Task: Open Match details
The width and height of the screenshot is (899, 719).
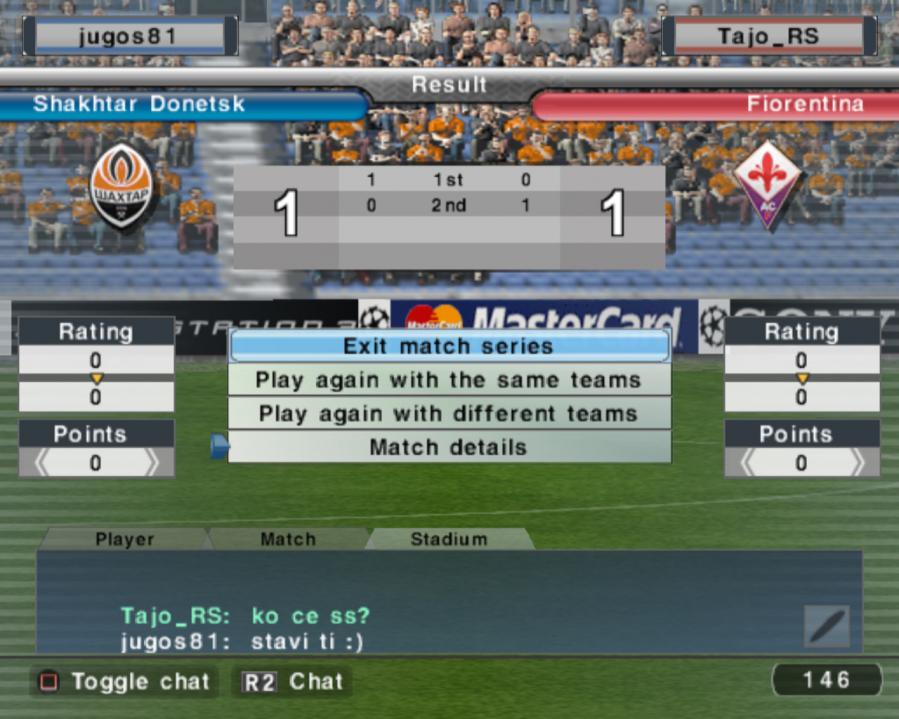Action: click(x=448, y=447)
